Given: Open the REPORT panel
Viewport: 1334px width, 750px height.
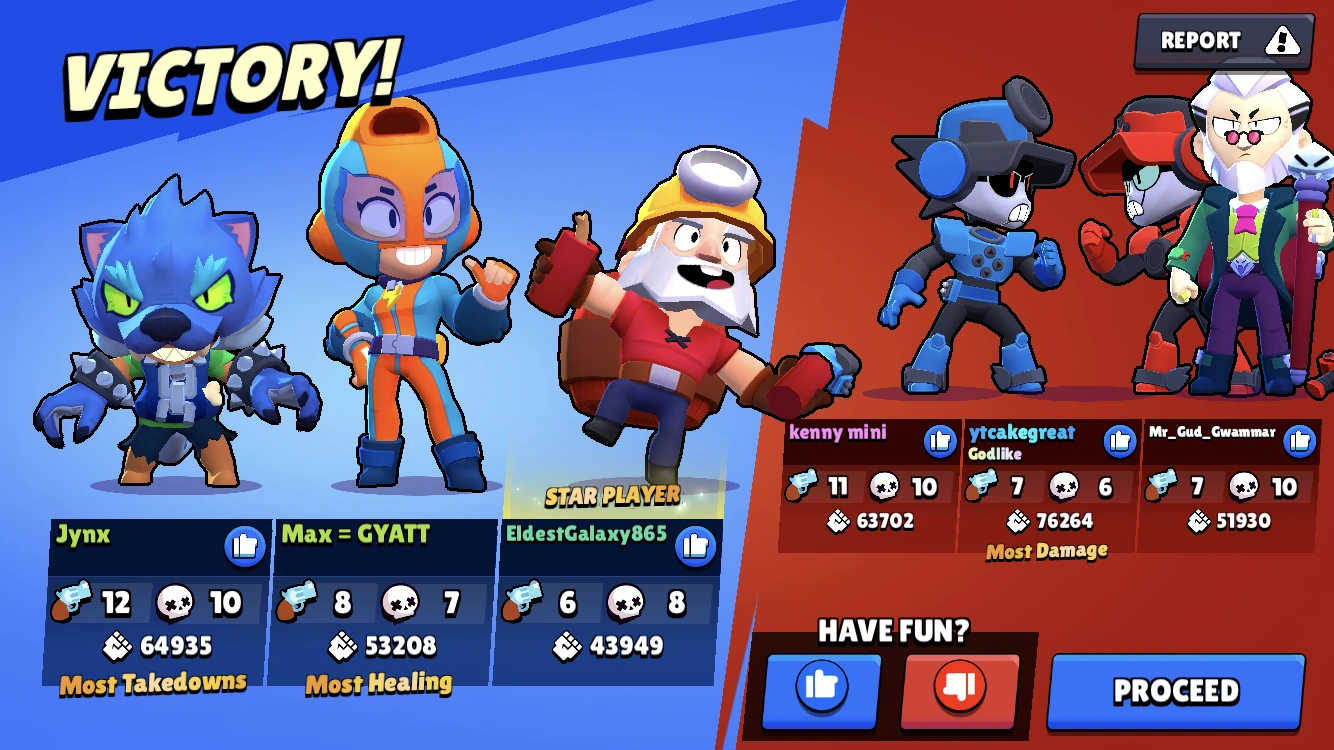Looking at the screenshot, I should click(x=1200, y=41).
